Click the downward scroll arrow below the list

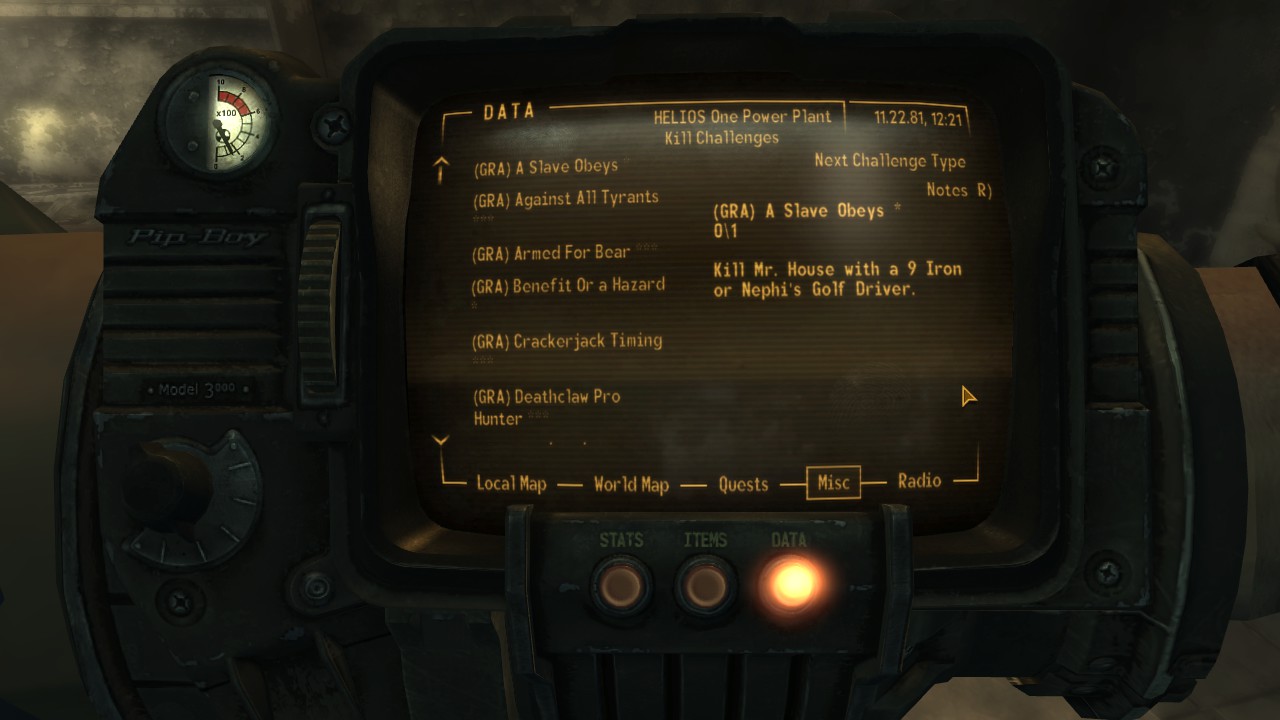[441, 438]
